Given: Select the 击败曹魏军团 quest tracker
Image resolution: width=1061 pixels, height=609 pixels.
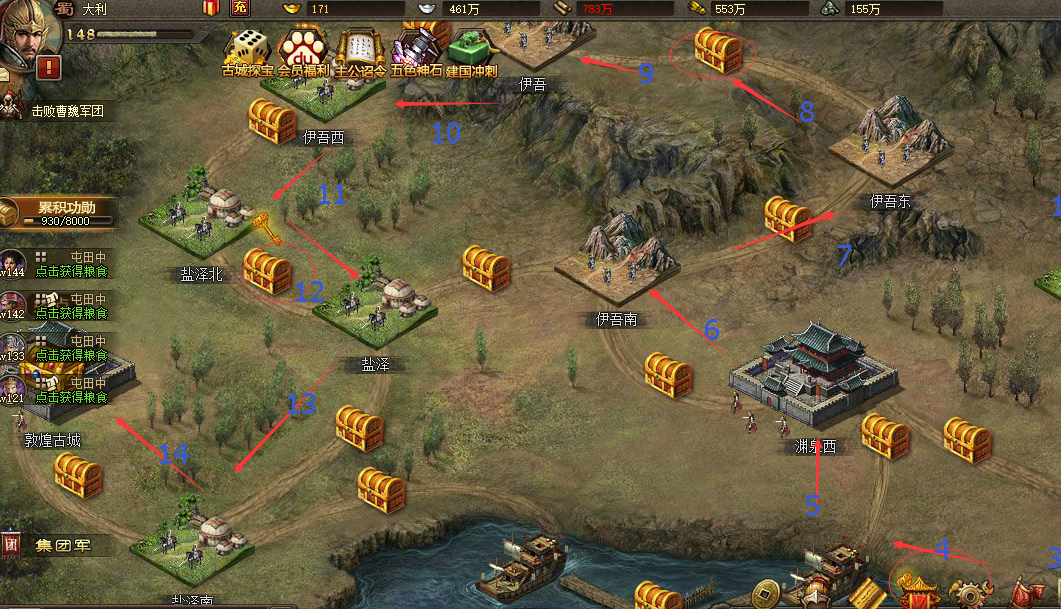Looking at the screenshot, I should [66, 112].
